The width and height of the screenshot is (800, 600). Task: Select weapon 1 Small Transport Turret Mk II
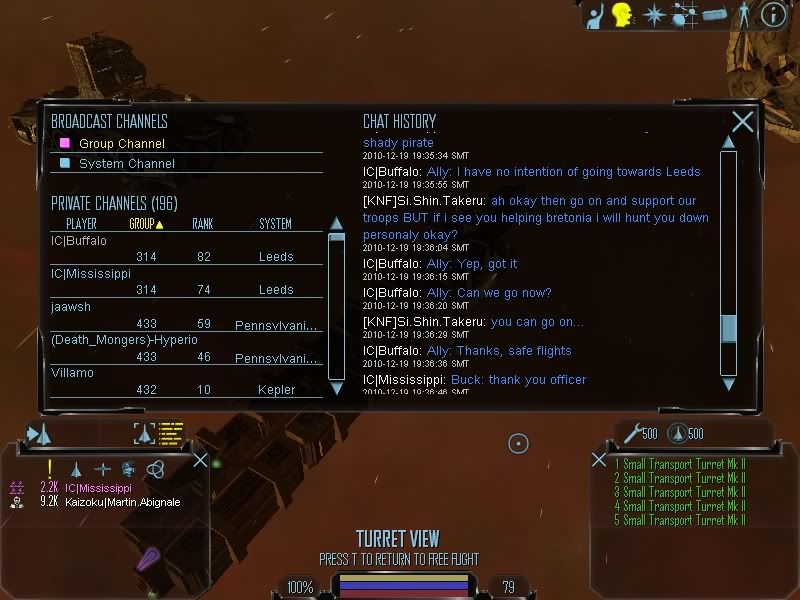click(680, 464)
